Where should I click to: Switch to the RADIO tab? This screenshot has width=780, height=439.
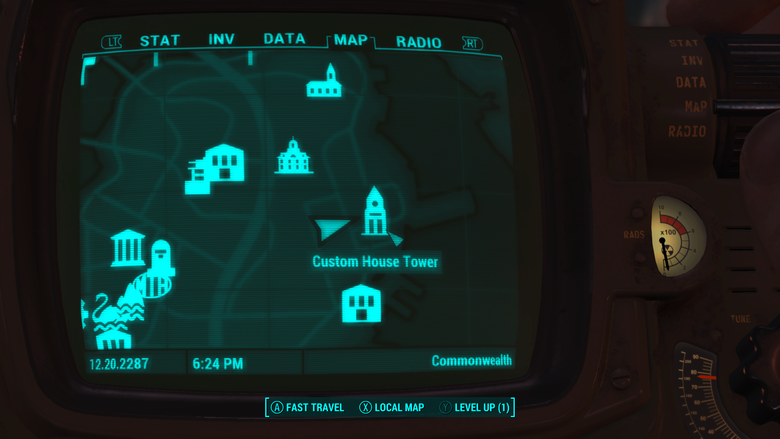coord(418,42)
